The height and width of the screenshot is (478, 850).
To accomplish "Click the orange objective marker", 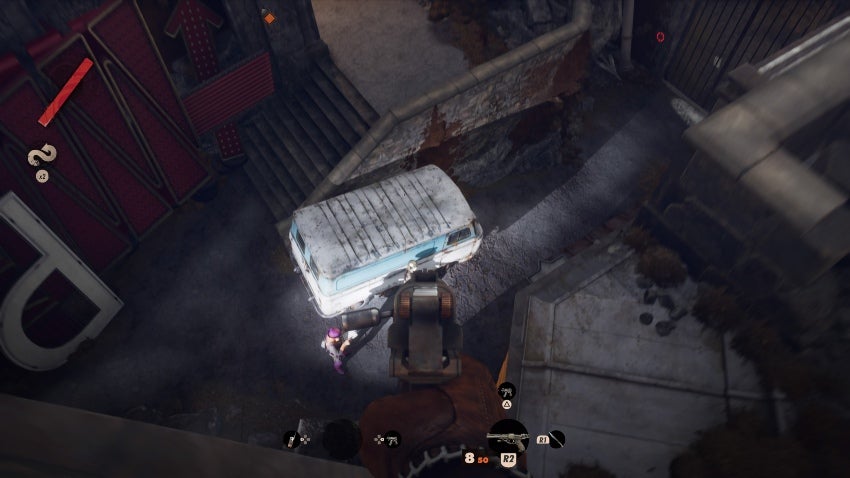I will click(268, 17).
